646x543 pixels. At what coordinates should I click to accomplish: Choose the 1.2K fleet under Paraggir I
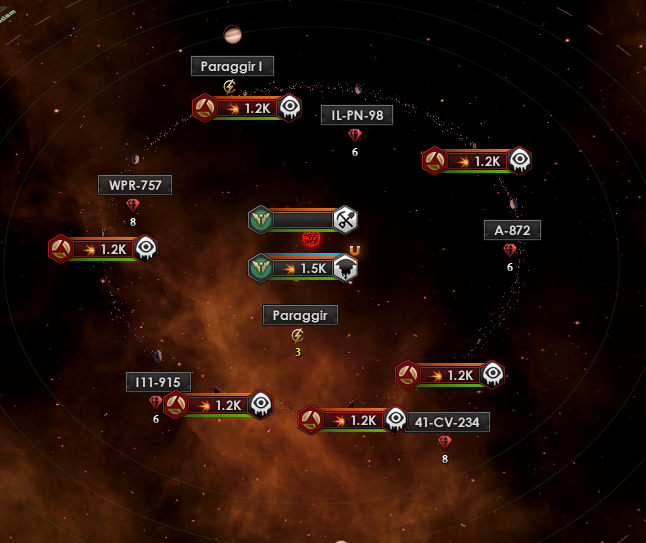point(247,108)
